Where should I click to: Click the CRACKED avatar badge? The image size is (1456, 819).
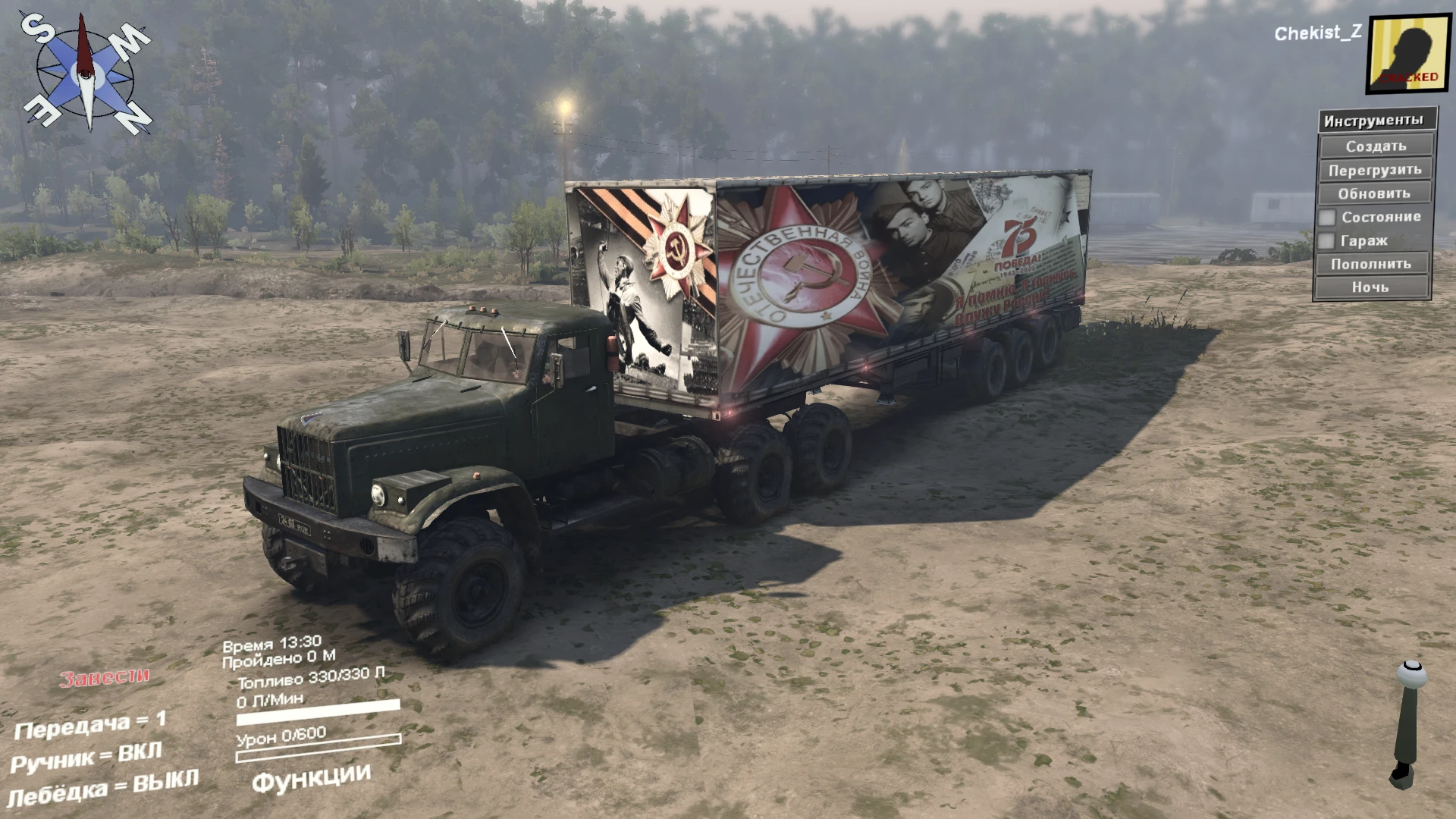(x=1407, y=79)
